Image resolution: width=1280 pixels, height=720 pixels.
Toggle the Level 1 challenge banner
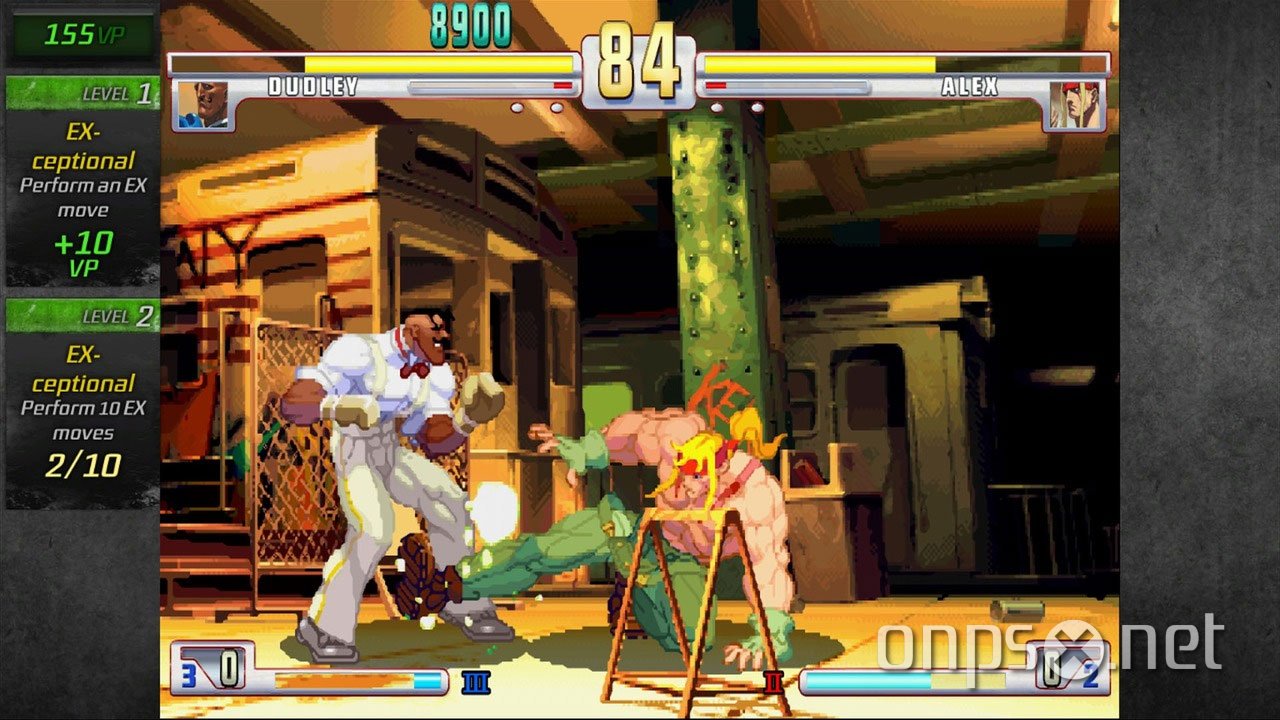click(x=80, y=95)
